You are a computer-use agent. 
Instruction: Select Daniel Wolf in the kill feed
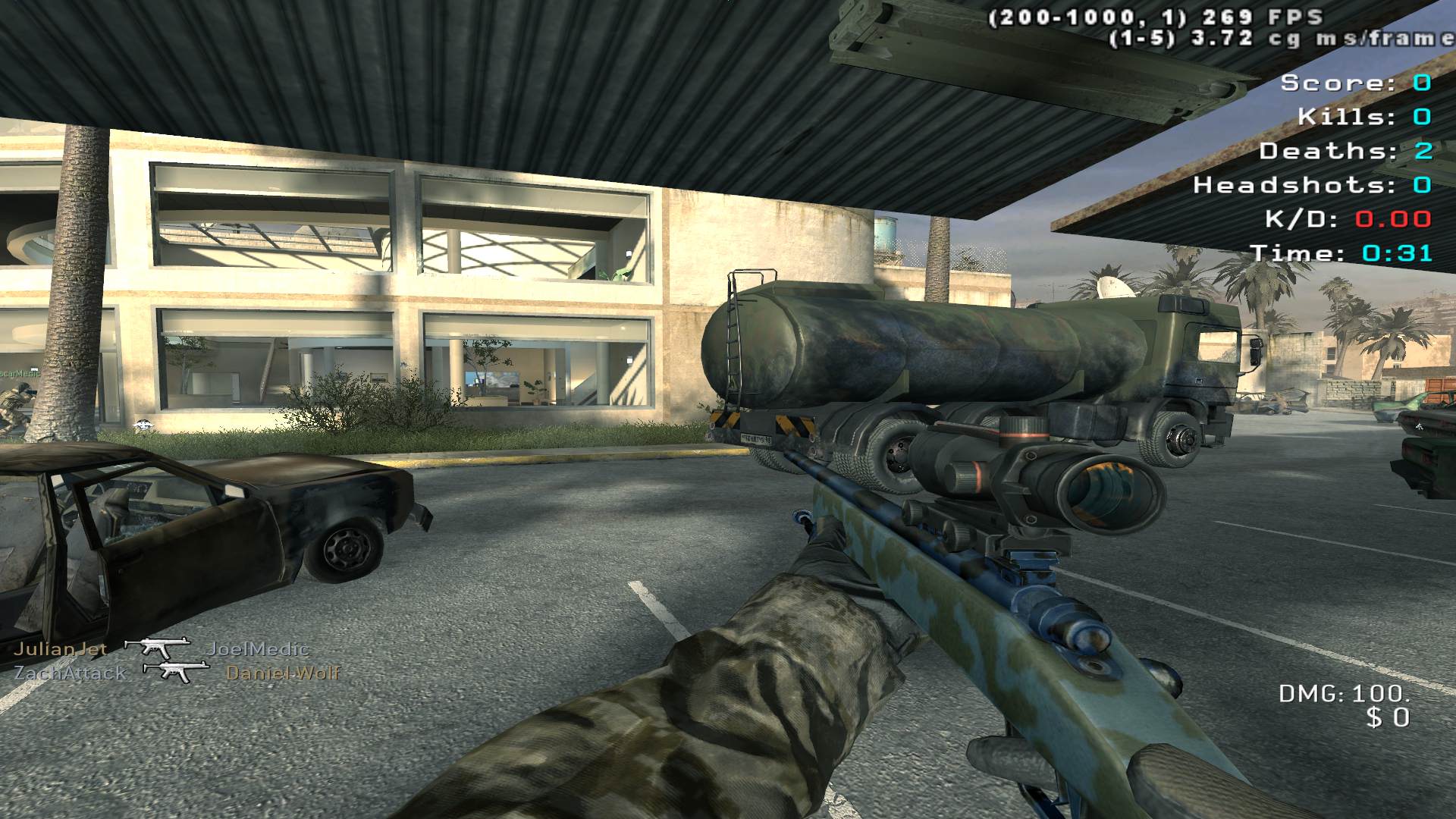click(283, 673)
